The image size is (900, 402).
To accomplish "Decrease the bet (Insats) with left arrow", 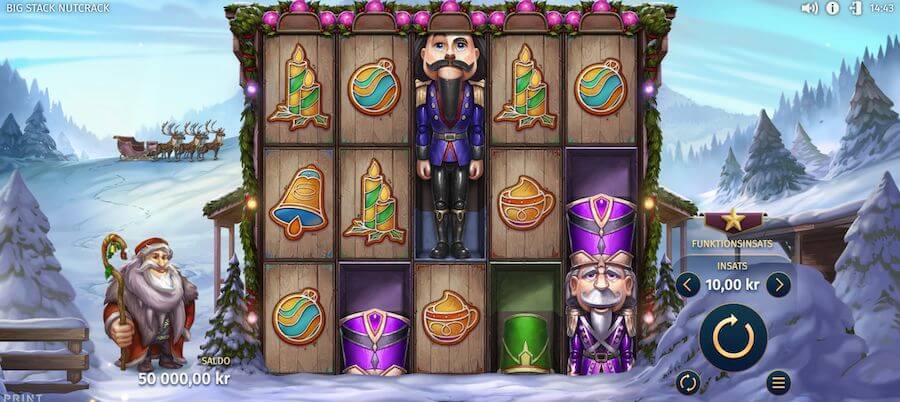I will tap(687, 285).
